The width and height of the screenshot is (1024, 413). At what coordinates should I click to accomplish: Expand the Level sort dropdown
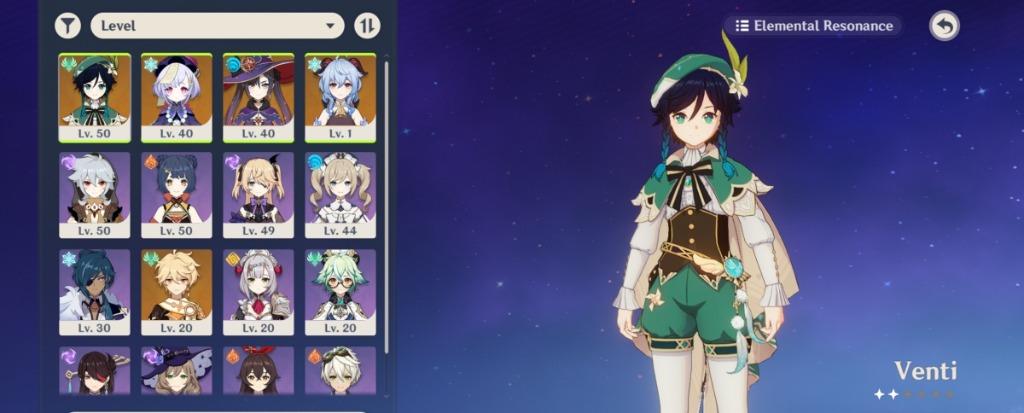click(217, 25)
